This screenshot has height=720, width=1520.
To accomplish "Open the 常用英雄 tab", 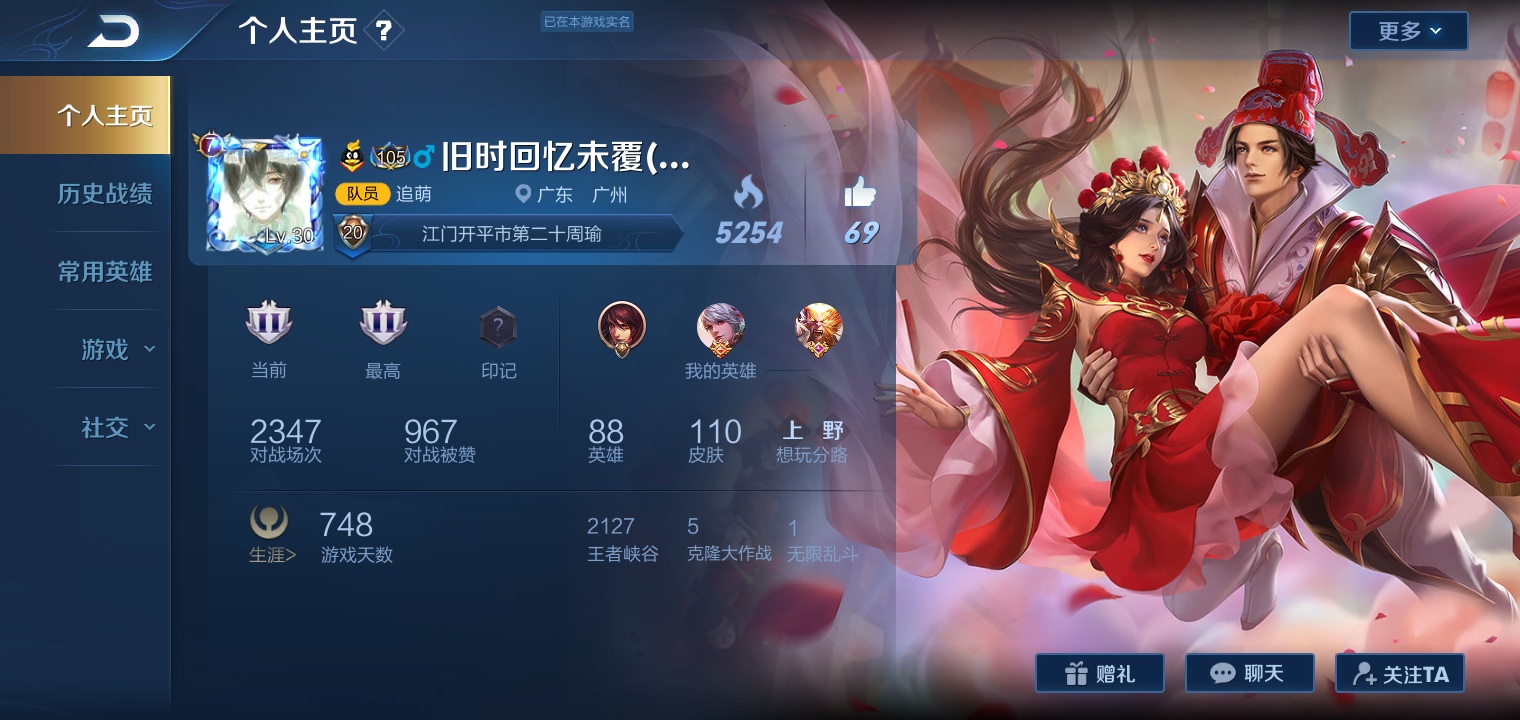I will 104,272.
